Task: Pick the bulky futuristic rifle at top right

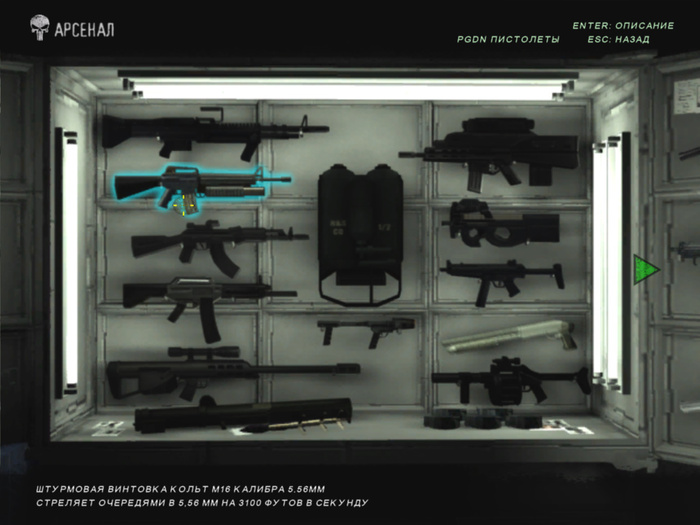Action: click(495, 150)
